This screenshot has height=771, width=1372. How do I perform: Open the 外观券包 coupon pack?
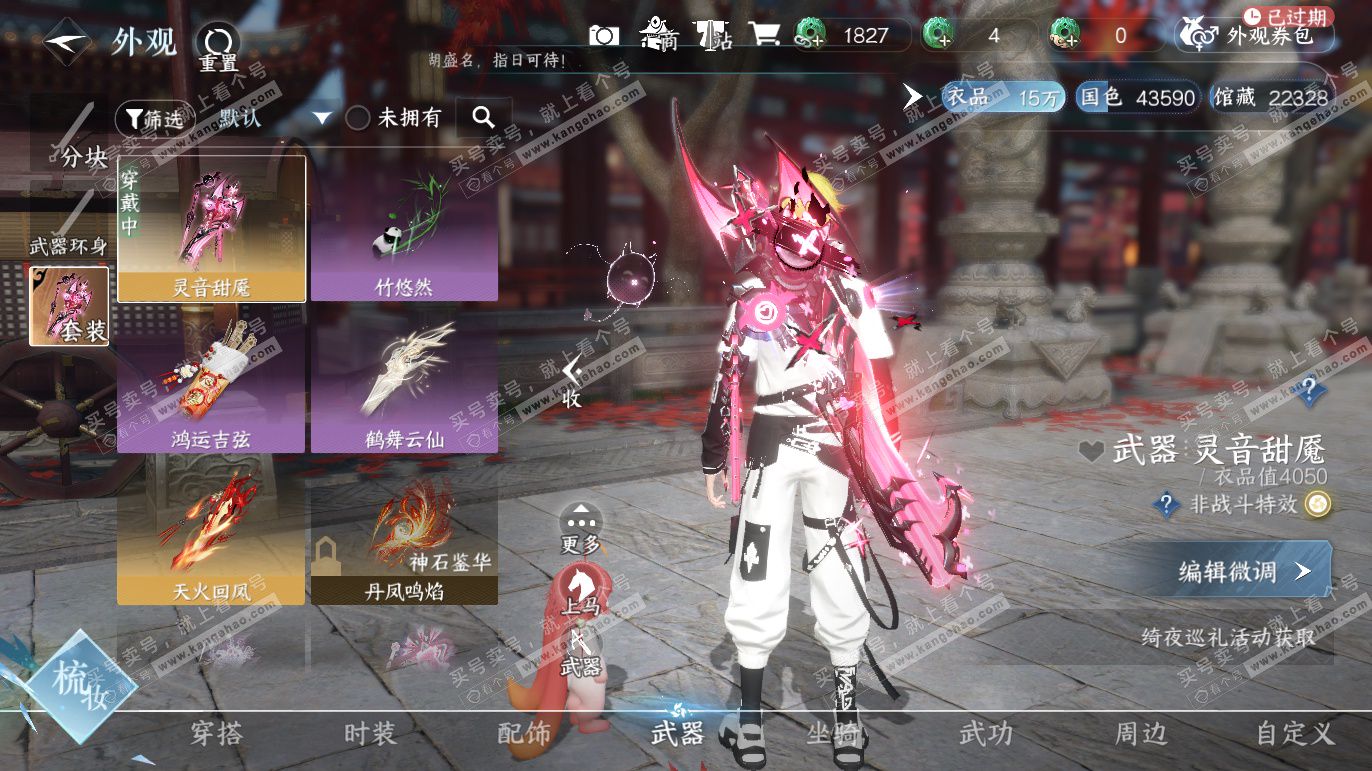coord(1257,36)
